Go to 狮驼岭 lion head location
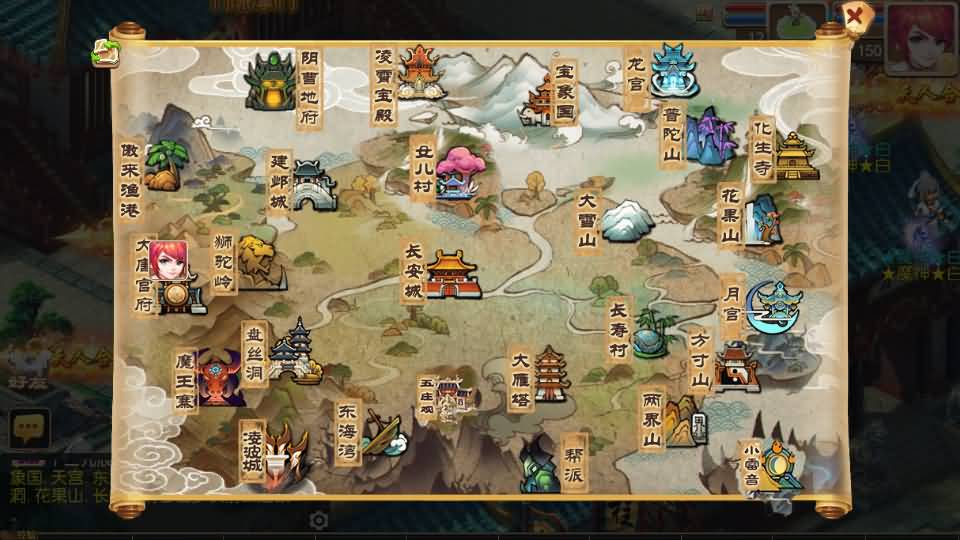960x540 pixels. pyautogui.click(x=256, y=262)
